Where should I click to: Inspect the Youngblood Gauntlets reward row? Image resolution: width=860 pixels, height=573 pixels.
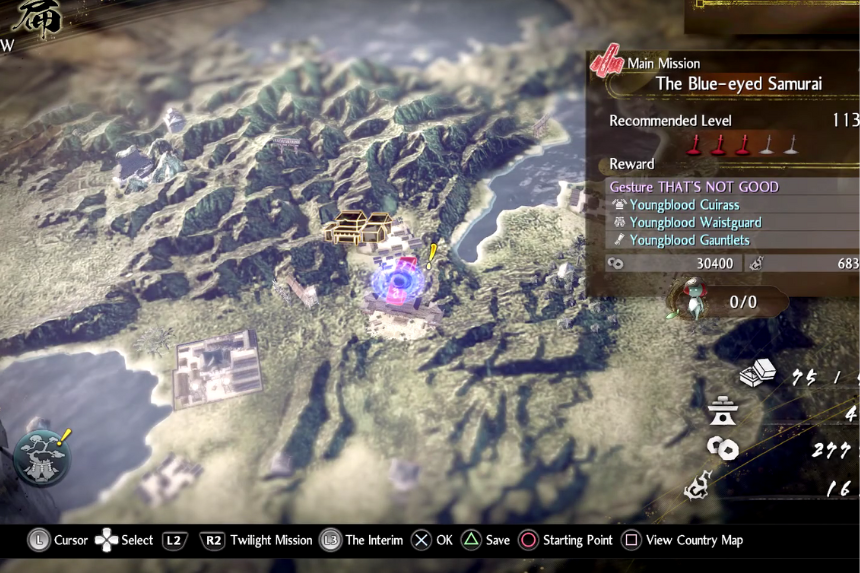click(689, 240)
